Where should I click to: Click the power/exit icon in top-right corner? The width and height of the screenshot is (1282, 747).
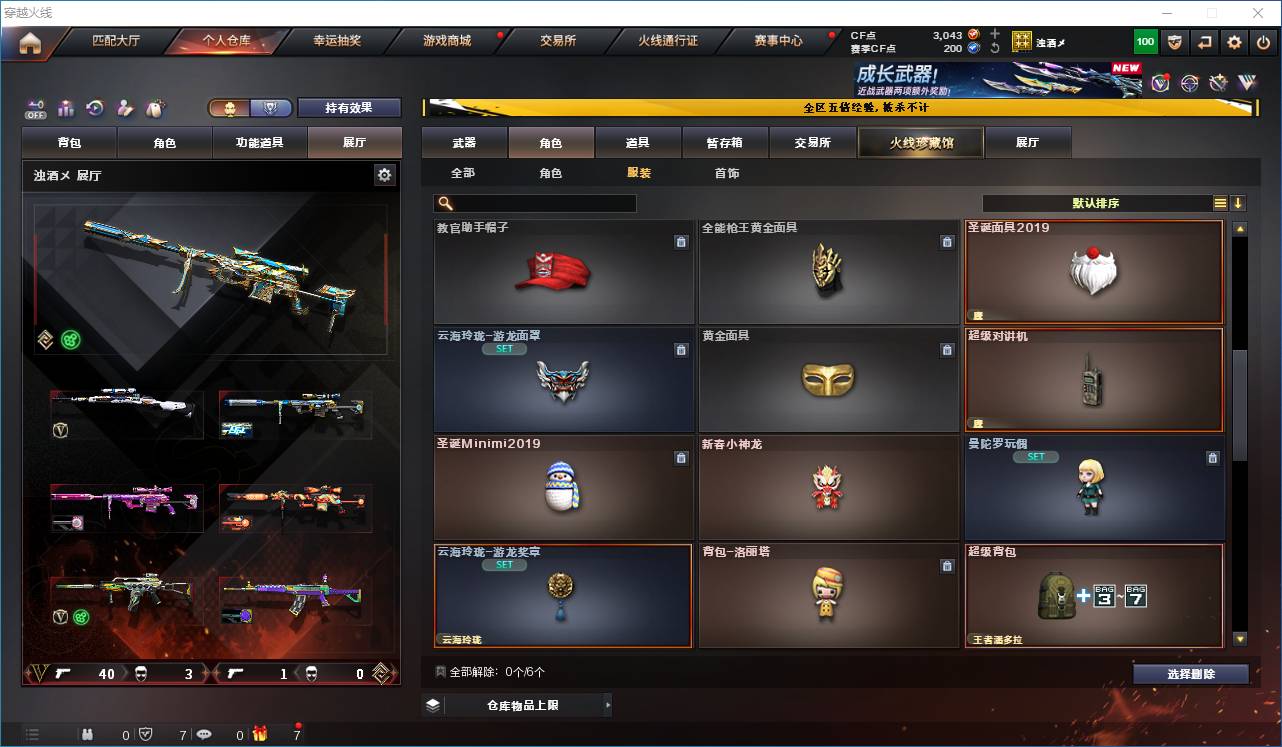tap(1263, 40)
